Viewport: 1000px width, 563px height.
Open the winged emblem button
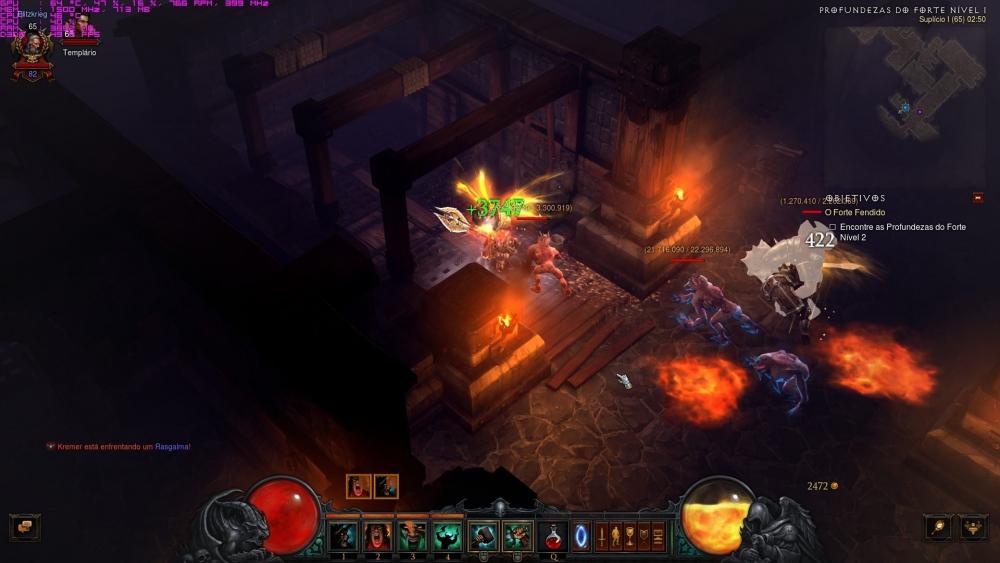point(974,527)
